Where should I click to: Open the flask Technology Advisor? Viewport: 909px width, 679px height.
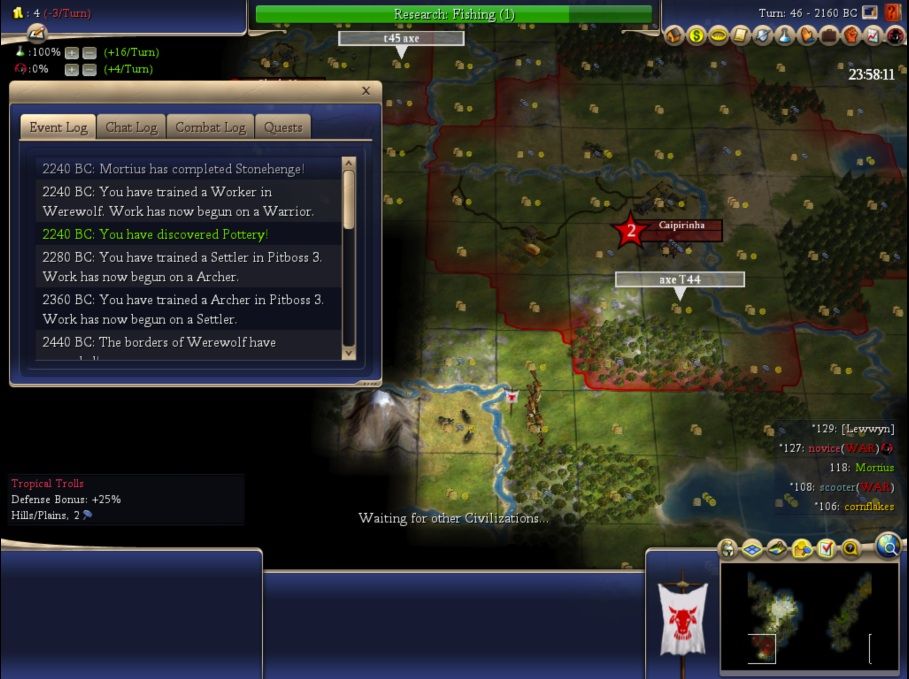click(x=785, y=36)
